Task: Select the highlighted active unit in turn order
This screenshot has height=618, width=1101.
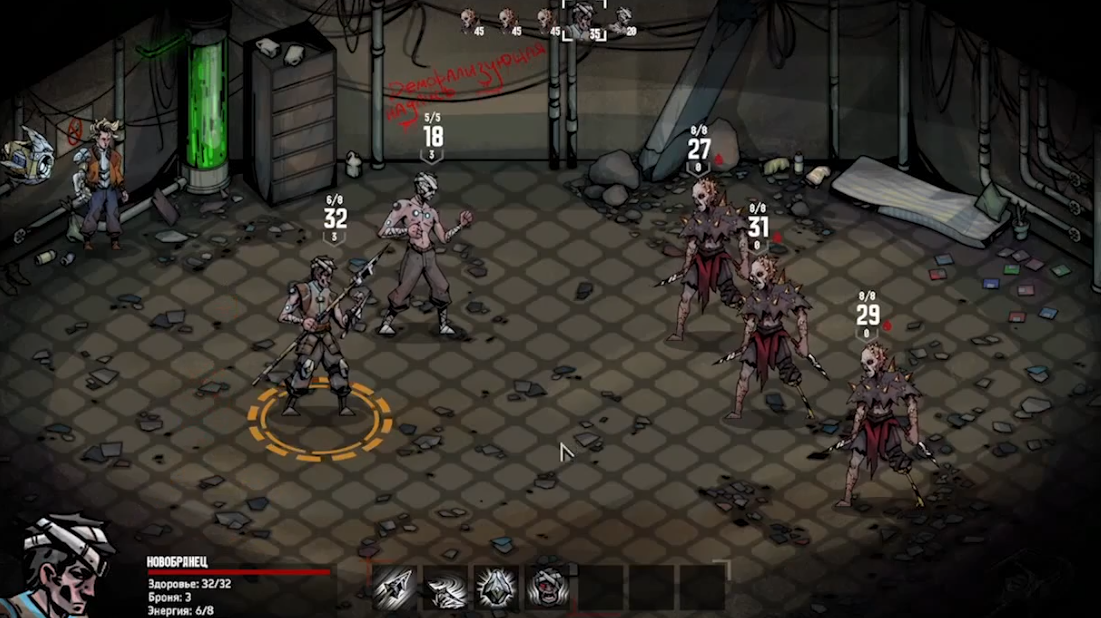Action: click(x=583, y=20)
